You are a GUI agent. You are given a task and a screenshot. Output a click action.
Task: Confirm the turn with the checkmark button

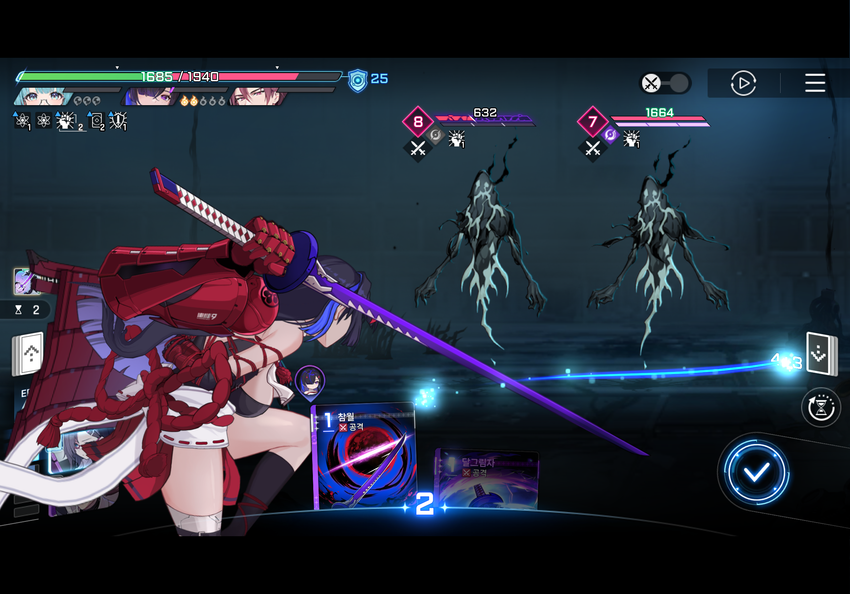(757, 472)
